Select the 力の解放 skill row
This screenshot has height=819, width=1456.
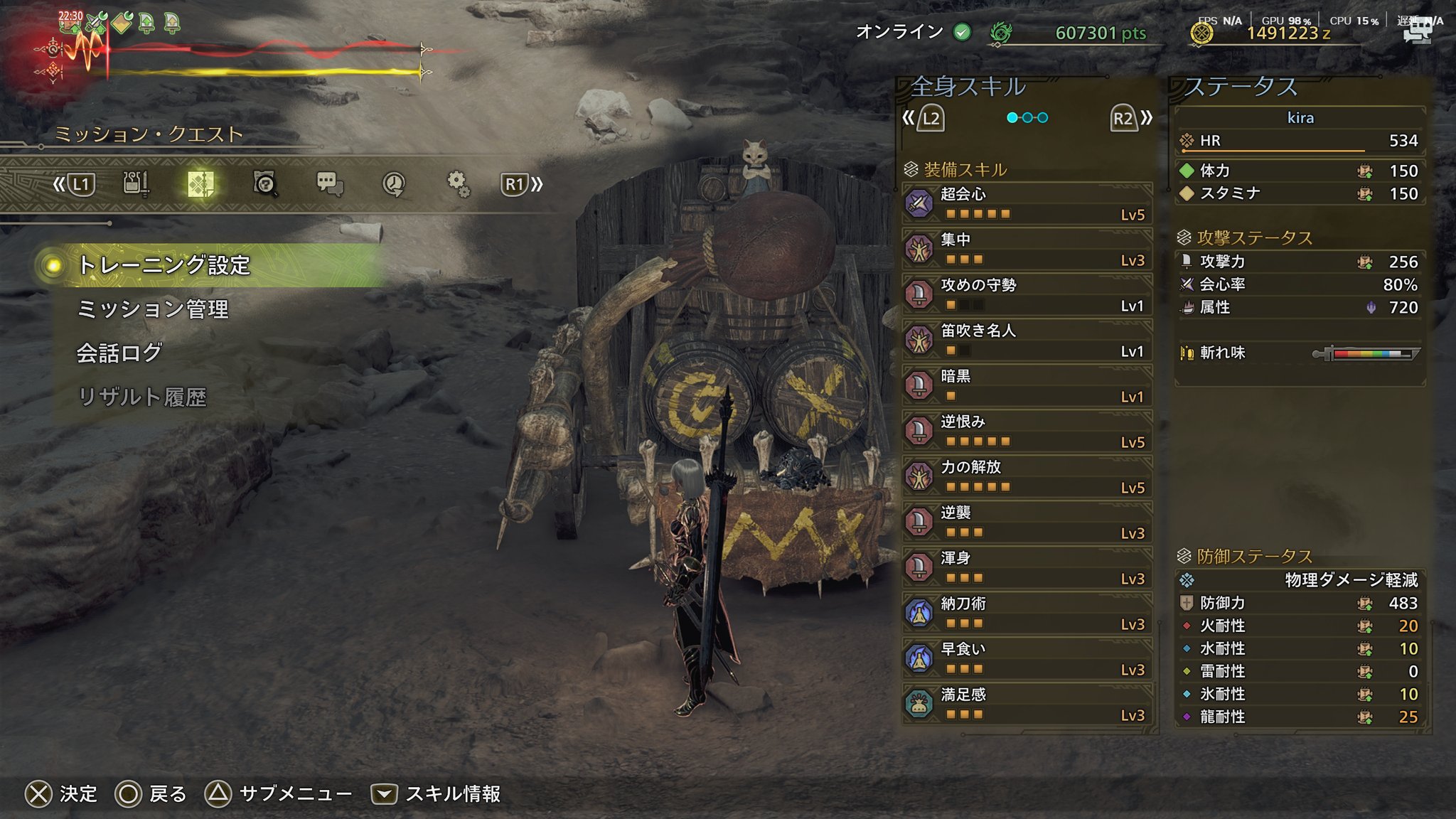coord(1027,477)
